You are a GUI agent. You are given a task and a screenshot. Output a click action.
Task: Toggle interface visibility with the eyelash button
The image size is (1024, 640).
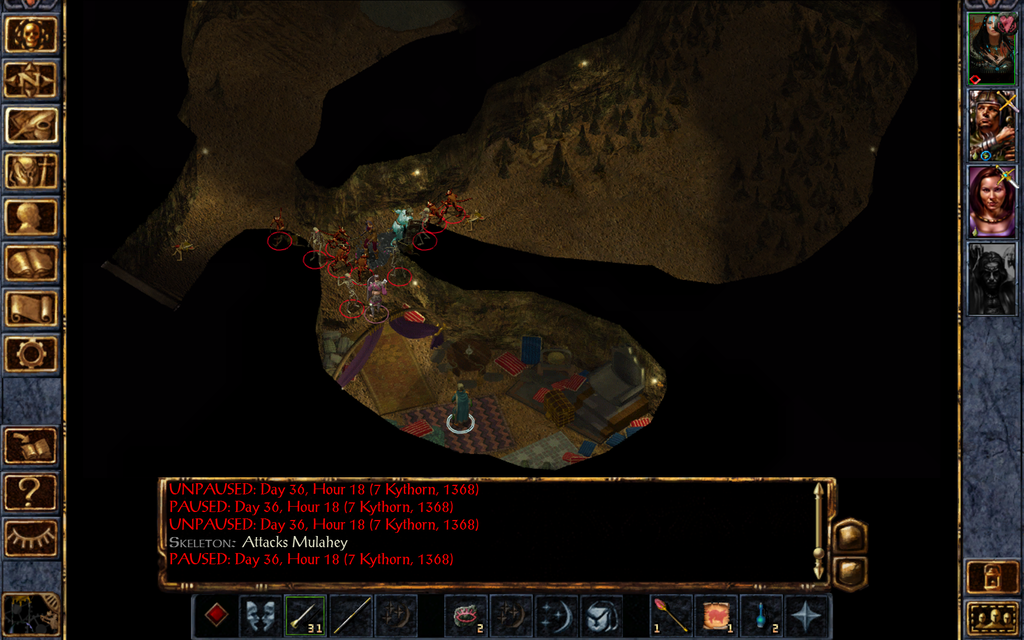click(x=31, y=538)
